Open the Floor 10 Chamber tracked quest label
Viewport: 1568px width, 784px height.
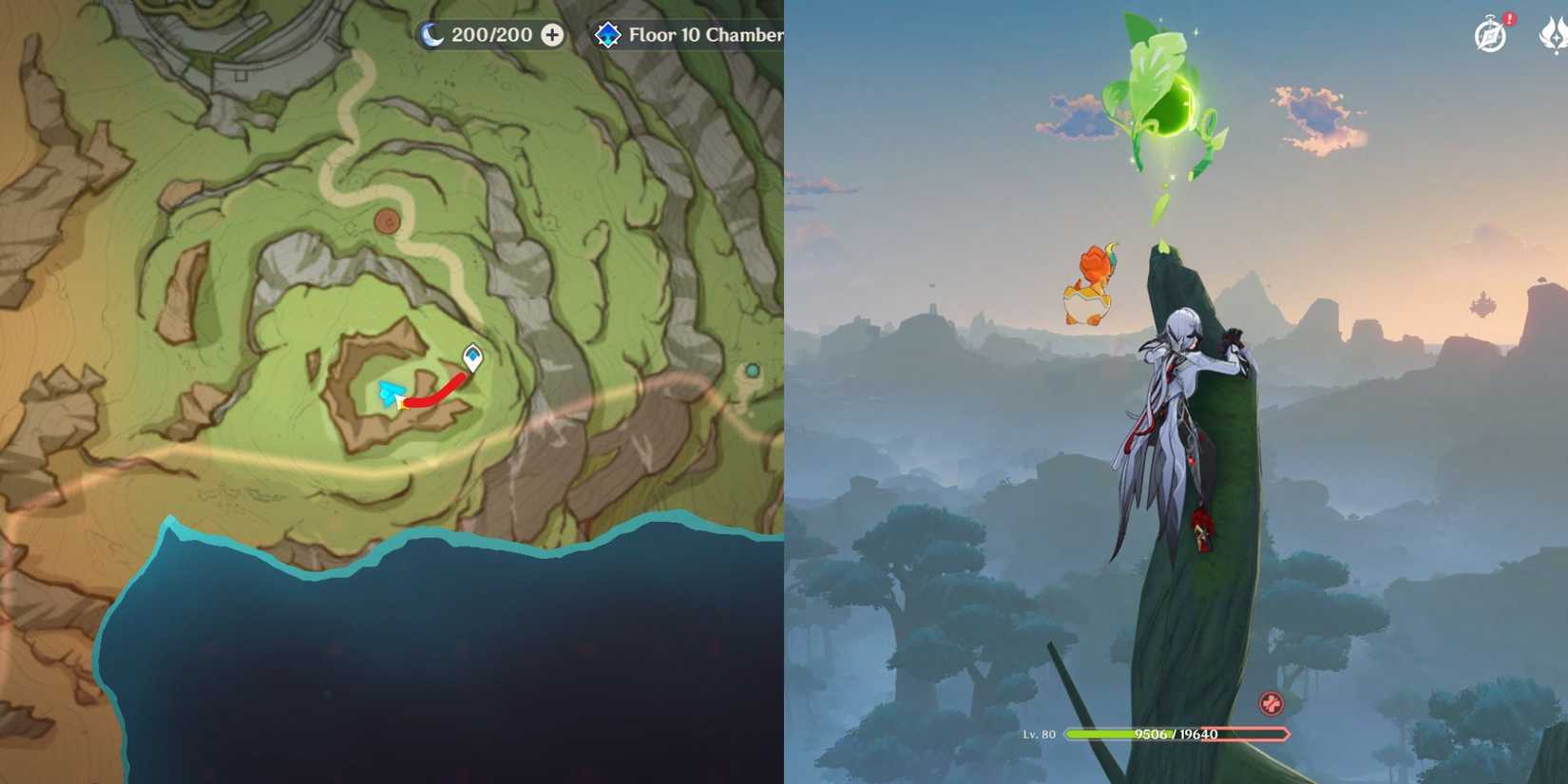tap(703, 36)
